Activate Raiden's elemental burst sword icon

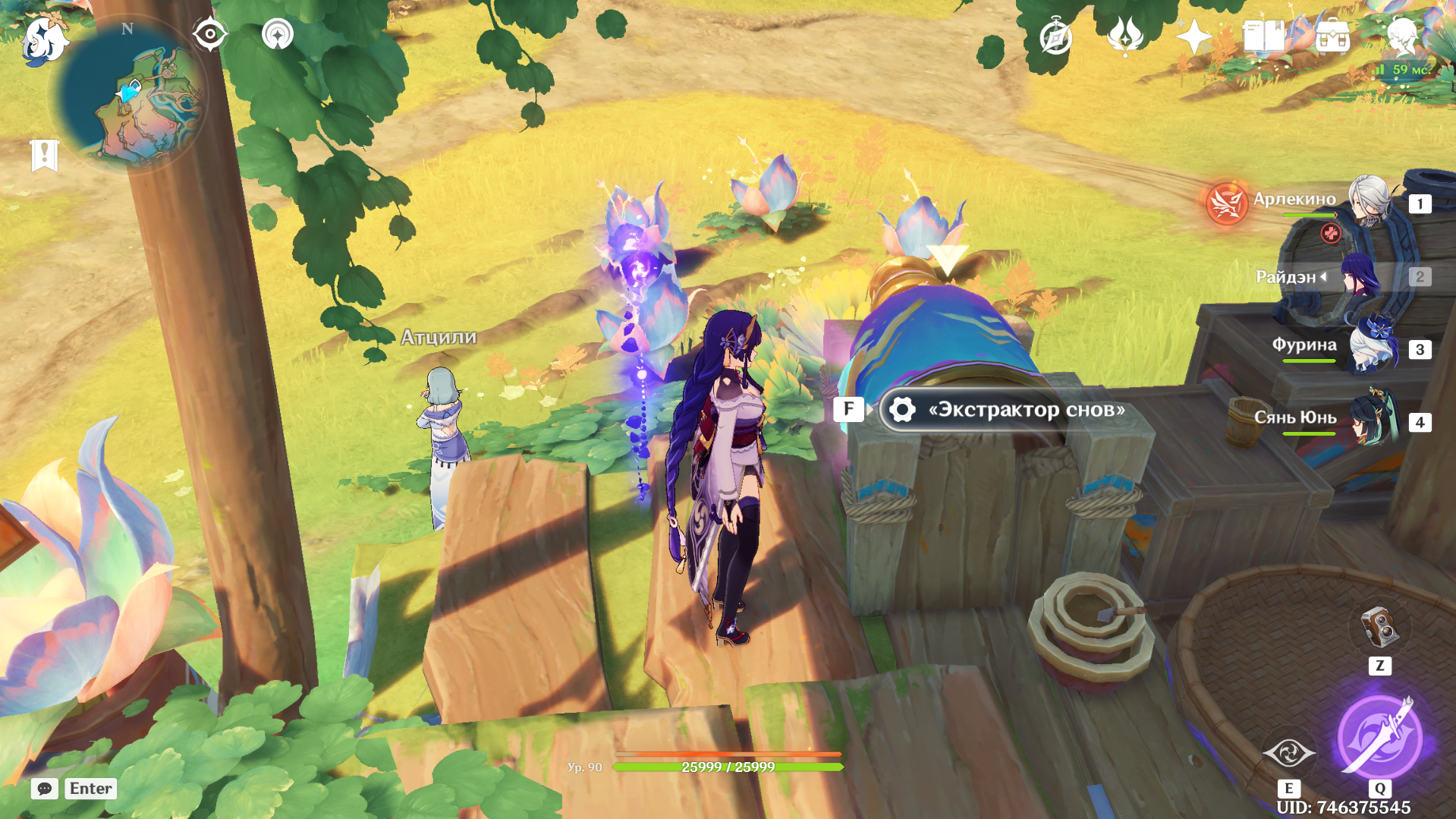coord(1379,736)
